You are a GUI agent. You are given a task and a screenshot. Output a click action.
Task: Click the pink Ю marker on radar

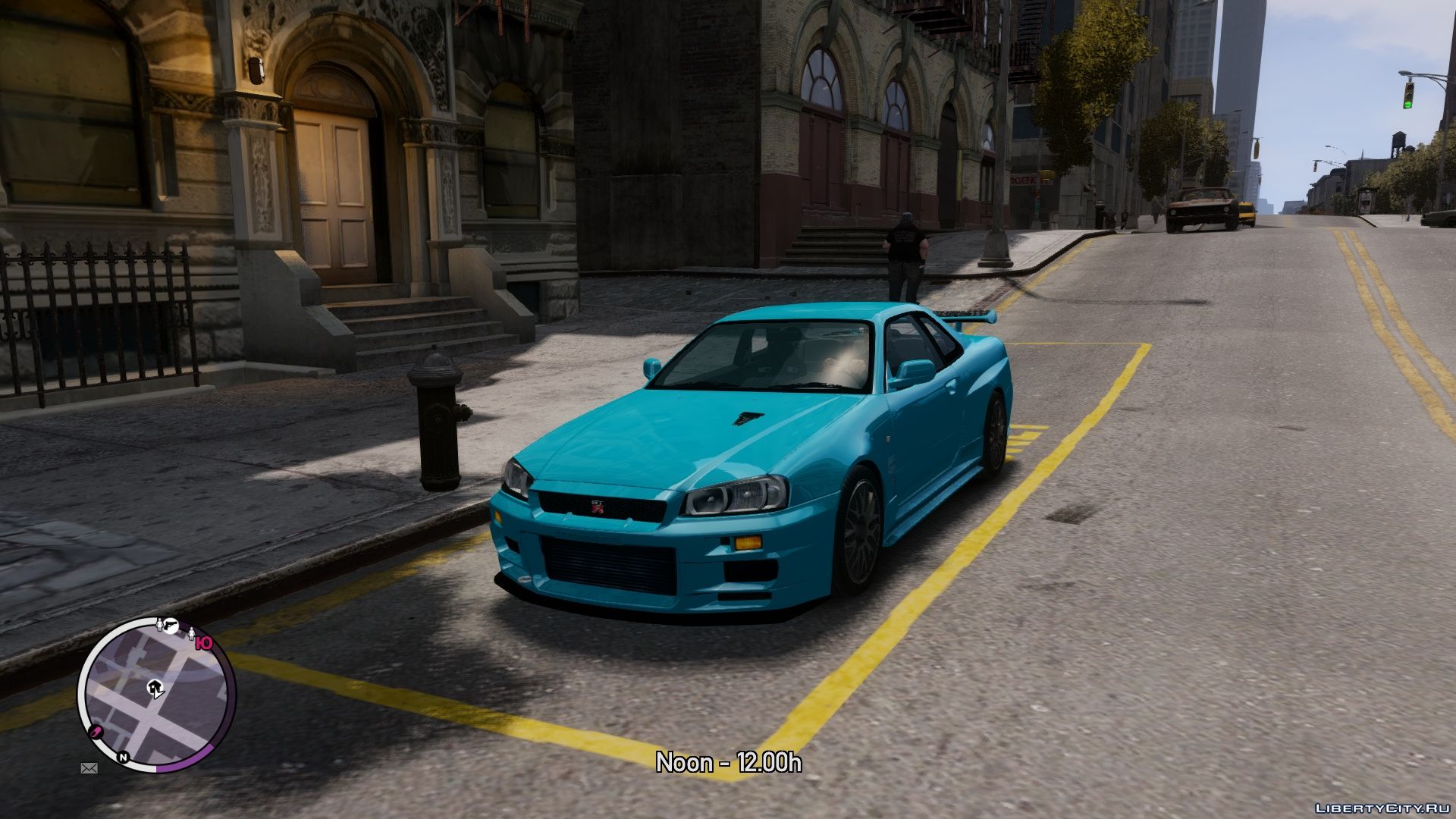(x=202, y=644)
